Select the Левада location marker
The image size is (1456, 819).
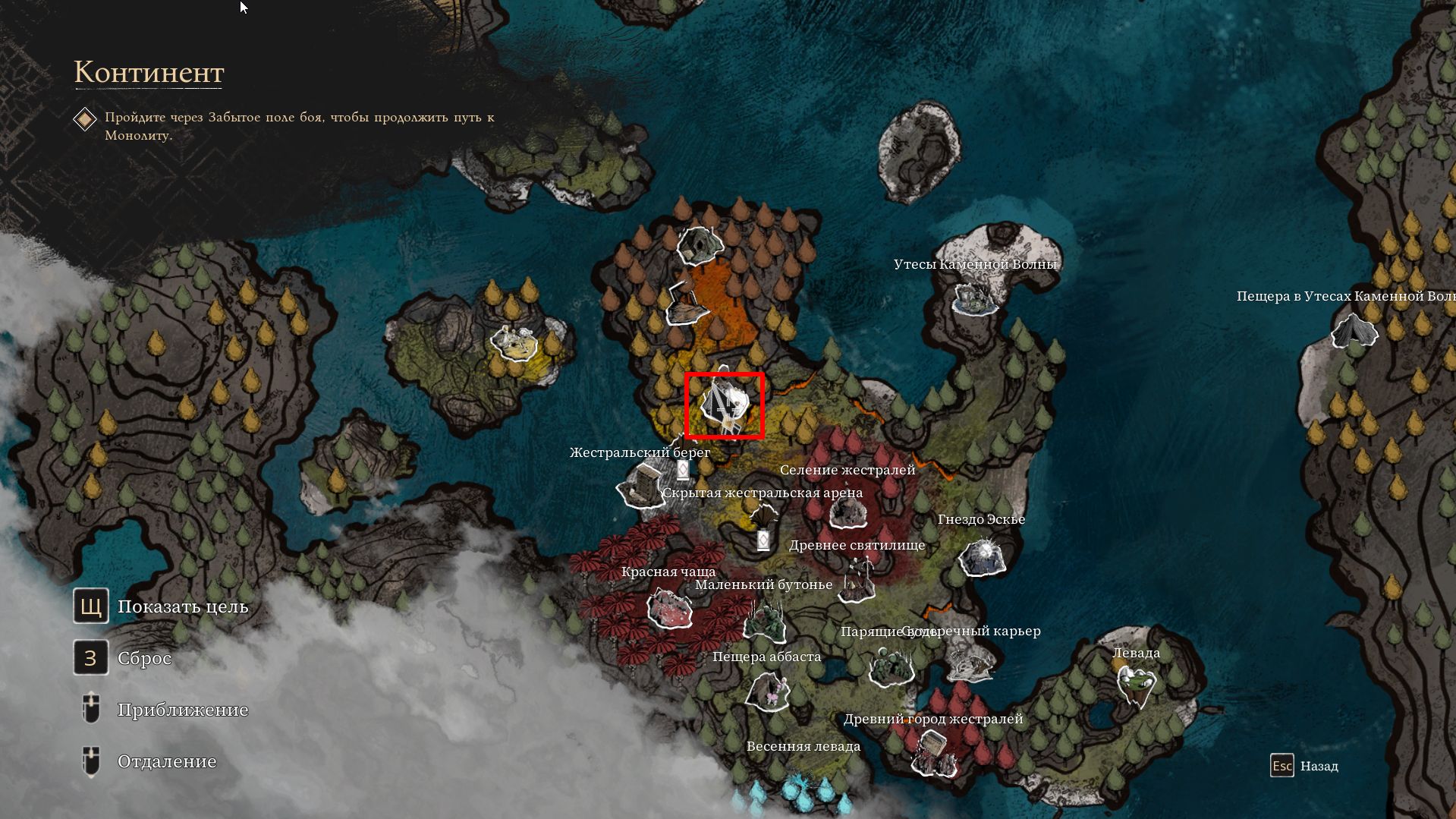[x=1135, y=683]
